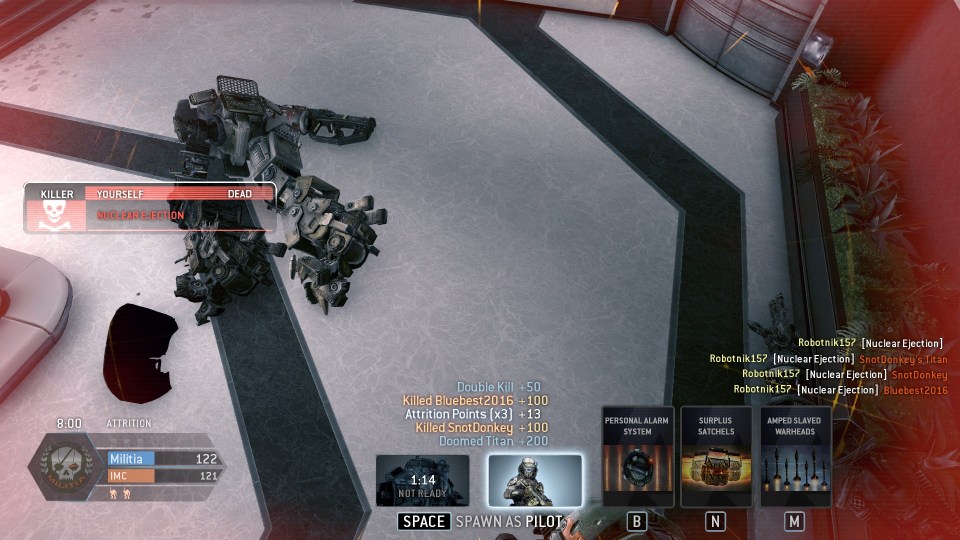The width and height of the screenshot is (960, 540).
Task: Select the Pilot spawn tile
Action: pyautogui.click(x=535, y=480)
